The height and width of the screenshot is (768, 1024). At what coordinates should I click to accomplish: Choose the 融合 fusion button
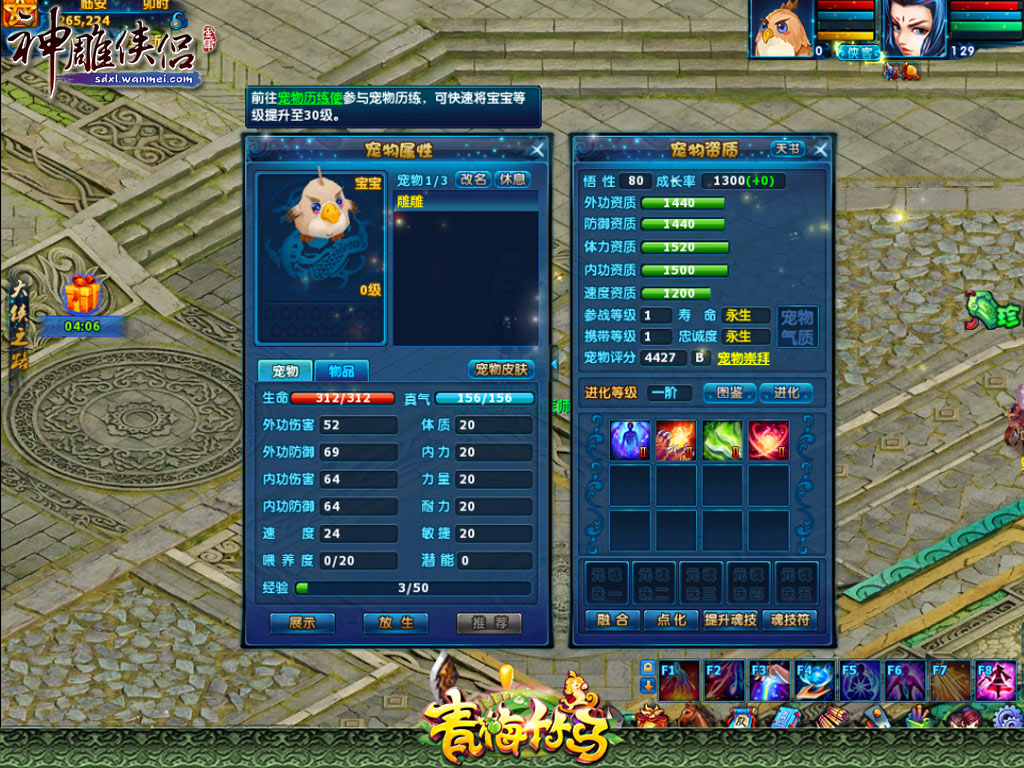point(612,620)
